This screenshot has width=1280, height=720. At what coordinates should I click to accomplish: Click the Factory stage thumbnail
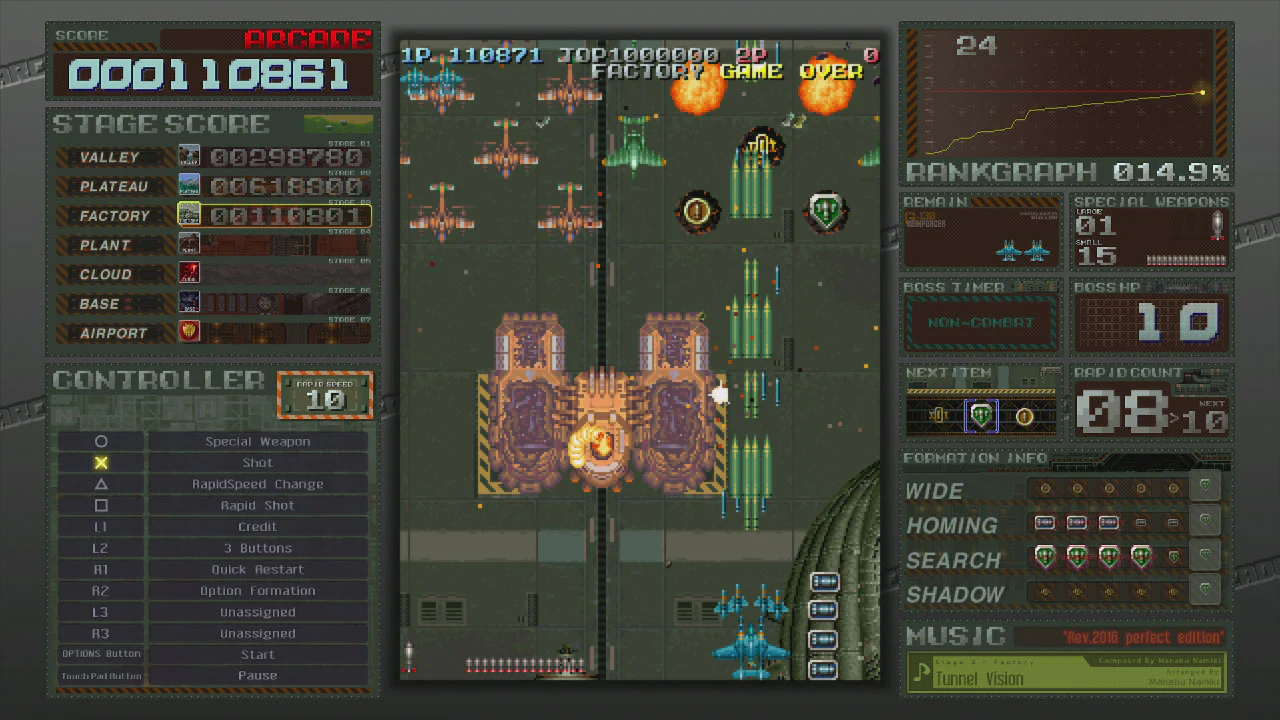[189, 214]
